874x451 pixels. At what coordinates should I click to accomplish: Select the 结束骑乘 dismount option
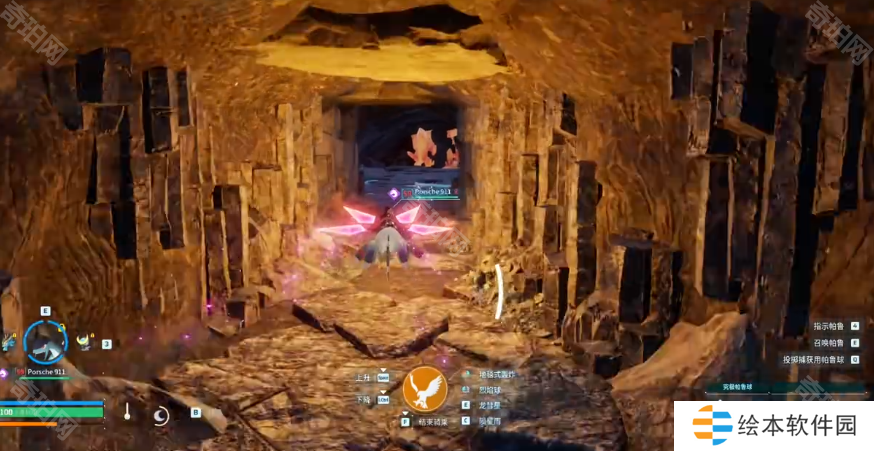coord(437,422)
